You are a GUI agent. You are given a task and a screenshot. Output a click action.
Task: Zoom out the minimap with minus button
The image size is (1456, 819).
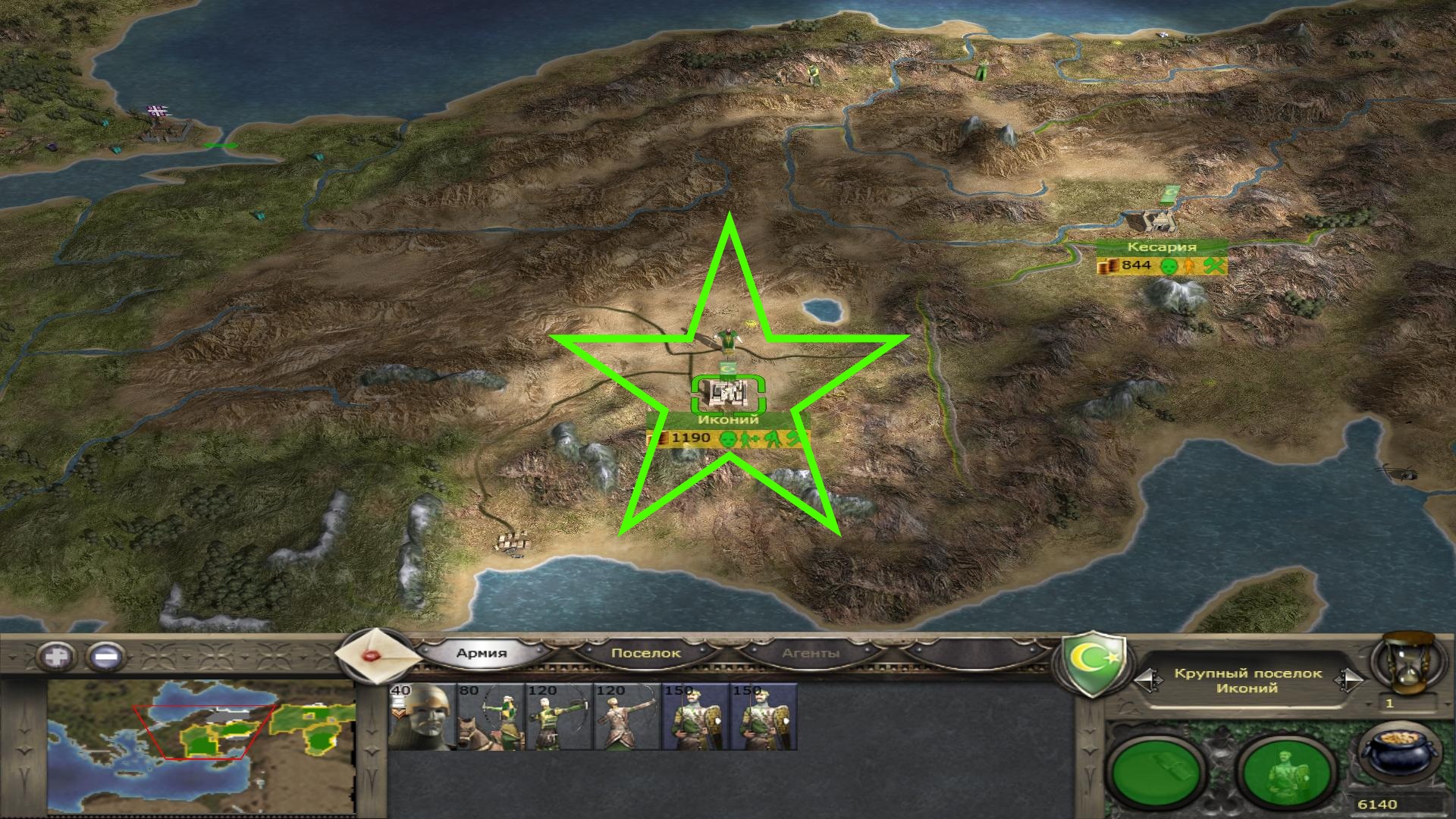pyautogui.click(x=106, y=656)
